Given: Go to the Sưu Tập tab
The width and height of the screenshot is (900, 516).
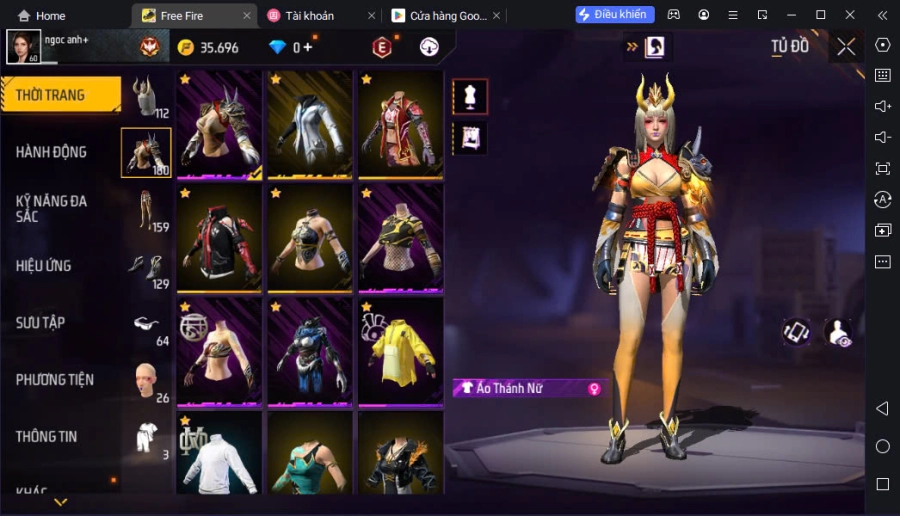Looking at the screenshot, I should click(x=41, y=322).
